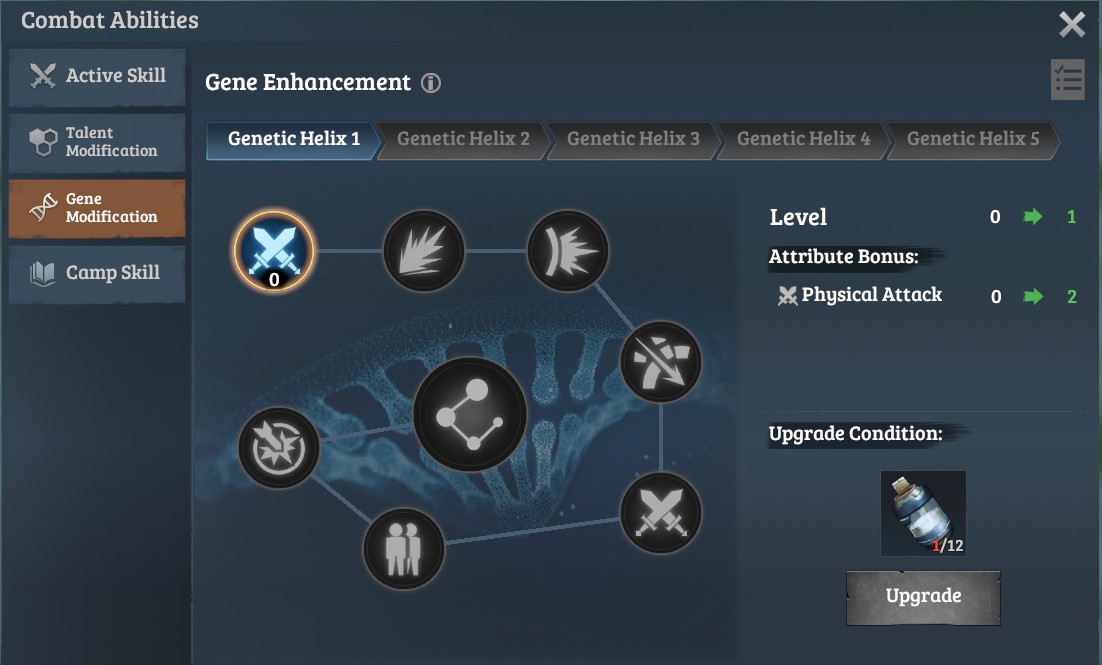Show Gene Enhancement info tooltip
The height and width of the screenshot is (665, 1102).
click(431, 83)
